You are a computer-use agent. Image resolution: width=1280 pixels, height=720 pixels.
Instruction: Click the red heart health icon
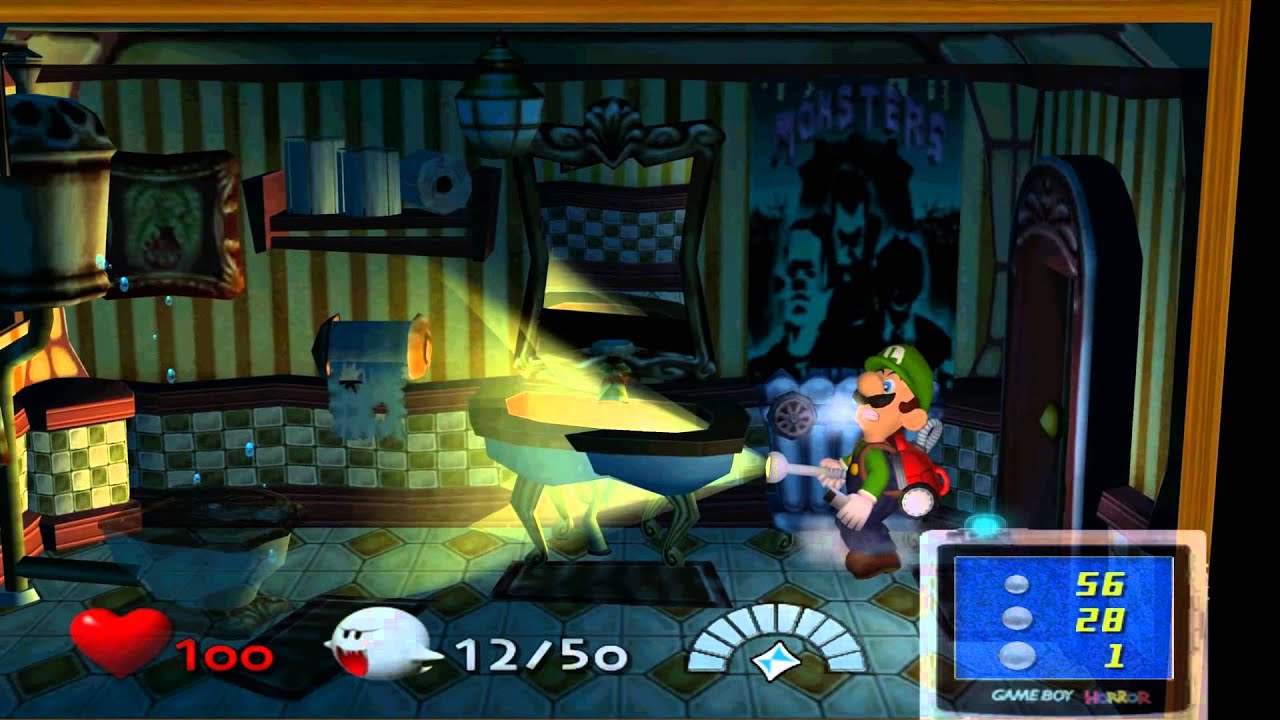coord(119,640)
